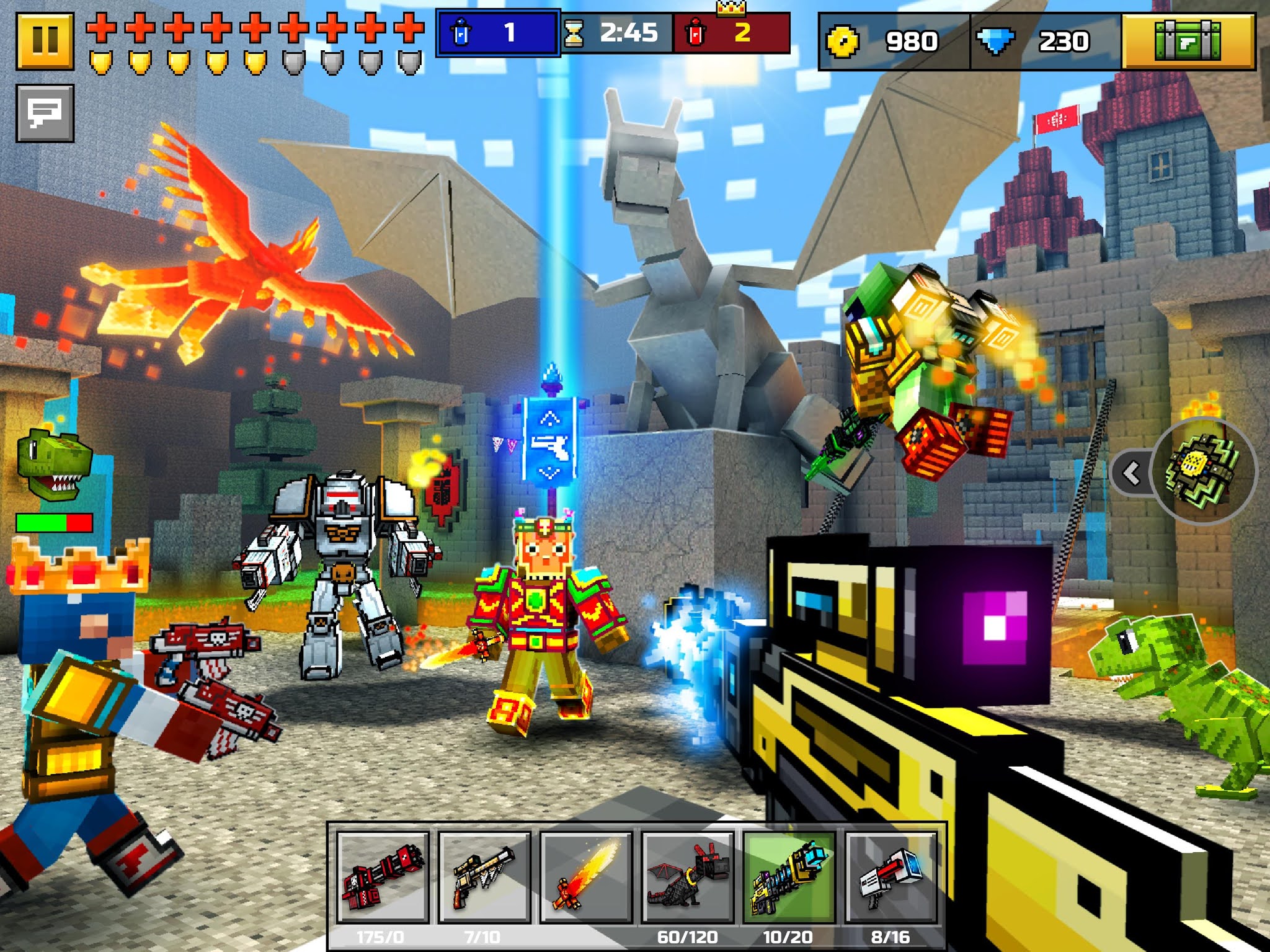
Task: Click the pet health bar above the dinosaur portrait
Action: tap(53, 523)
